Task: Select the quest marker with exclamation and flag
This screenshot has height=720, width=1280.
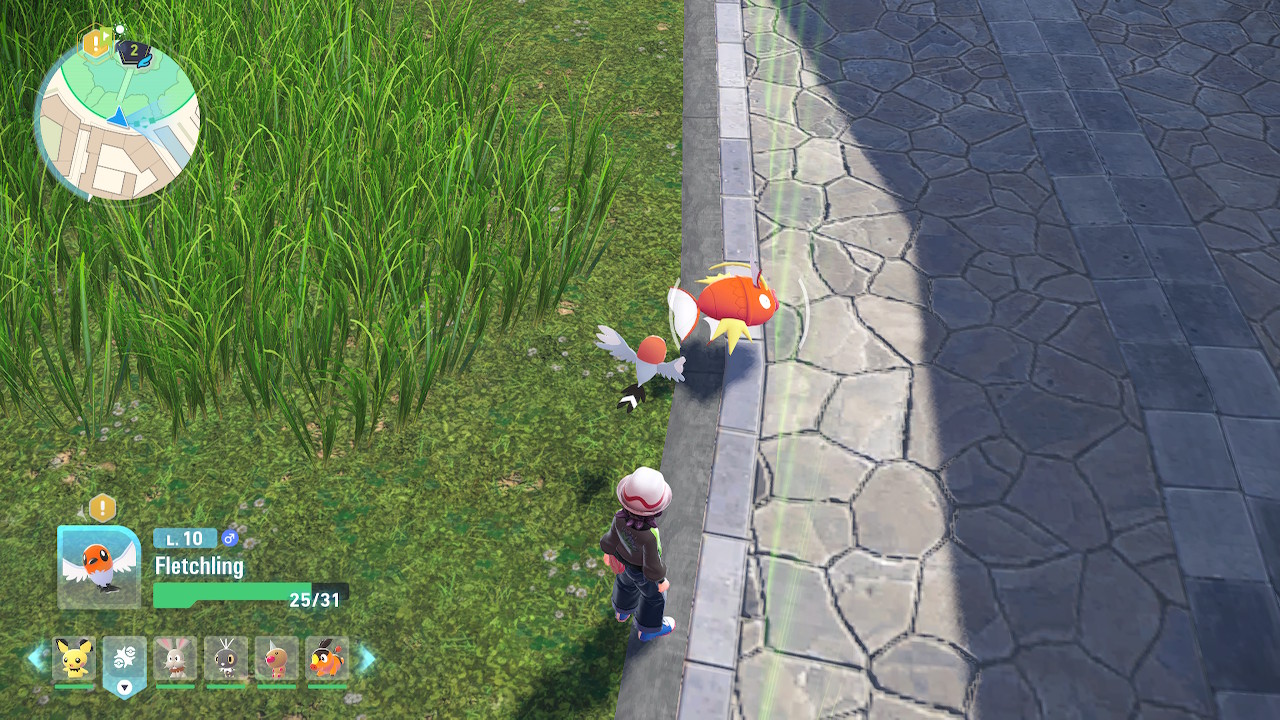Action: tap(97, 42)
